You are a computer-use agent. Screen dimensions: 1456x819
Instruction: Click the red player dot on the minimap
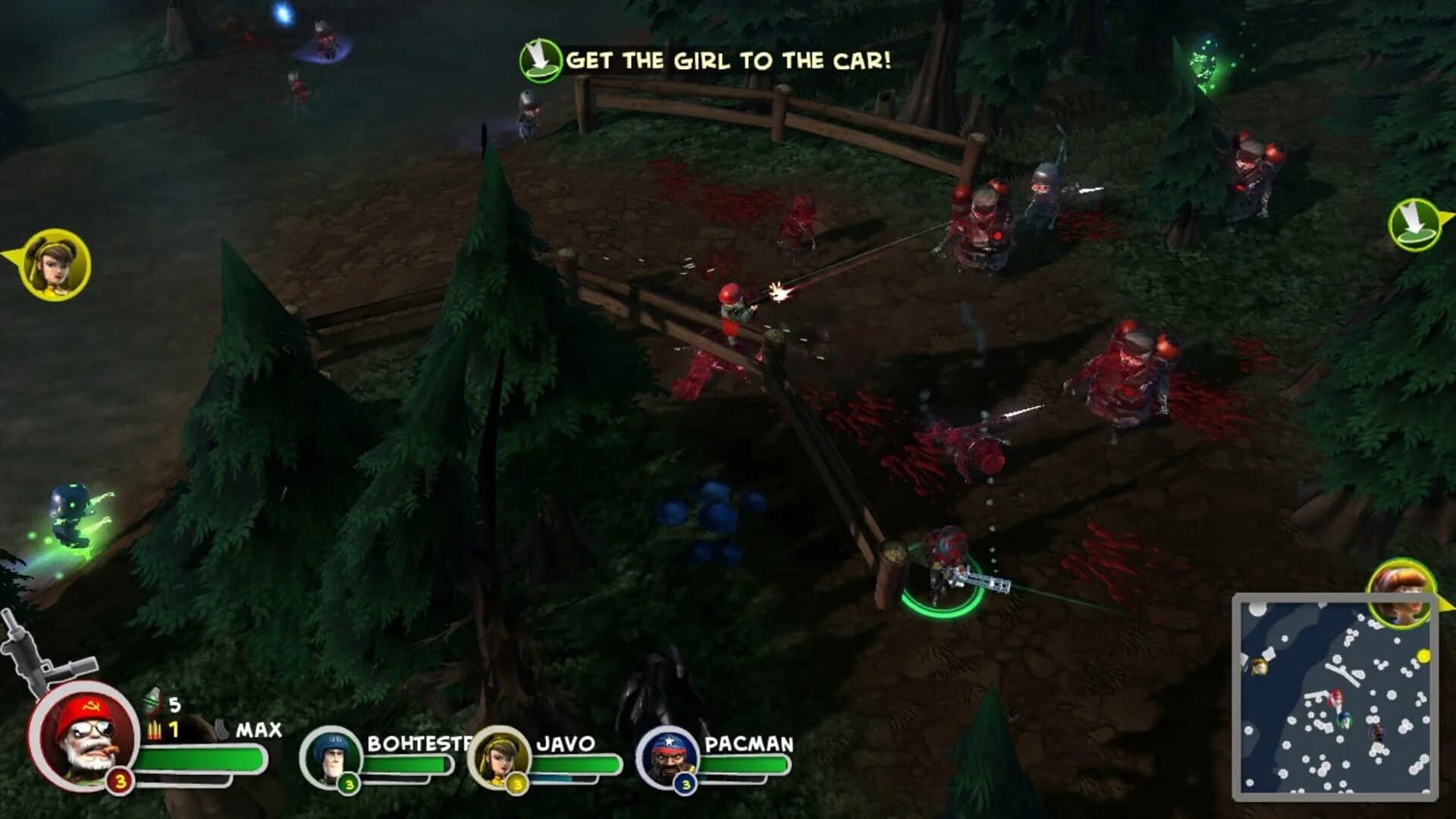coord(1337,698)
